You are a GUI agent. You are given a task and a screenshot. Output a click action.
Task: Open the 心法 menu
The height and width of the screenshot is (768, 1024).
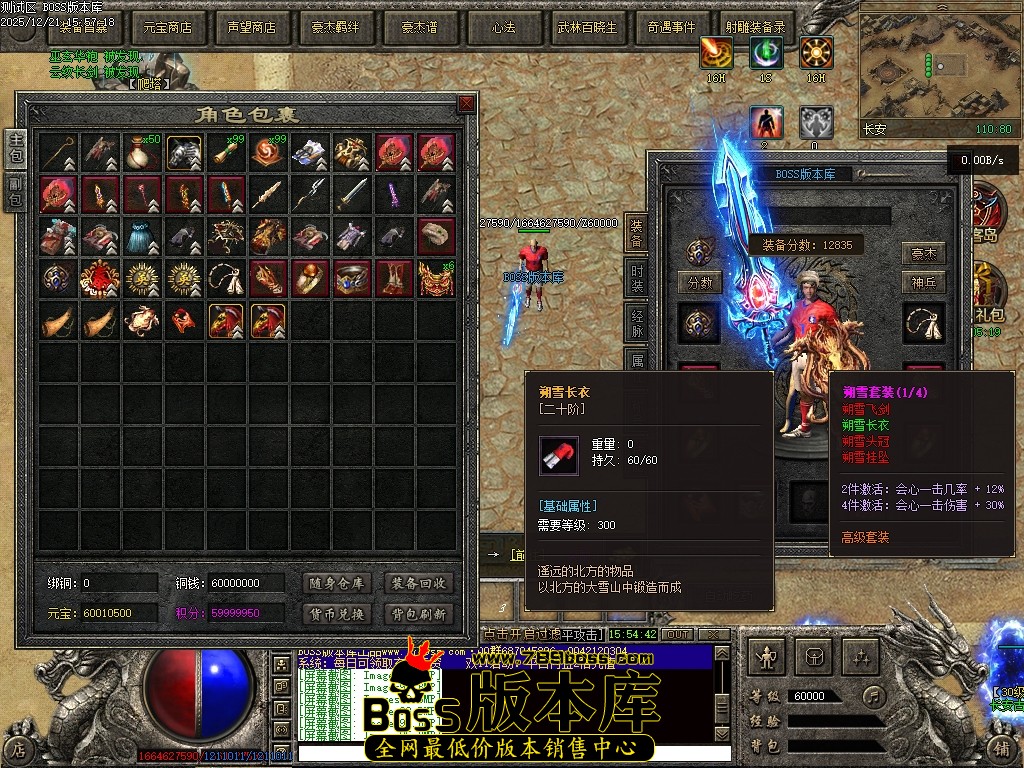tap(503, 28)
